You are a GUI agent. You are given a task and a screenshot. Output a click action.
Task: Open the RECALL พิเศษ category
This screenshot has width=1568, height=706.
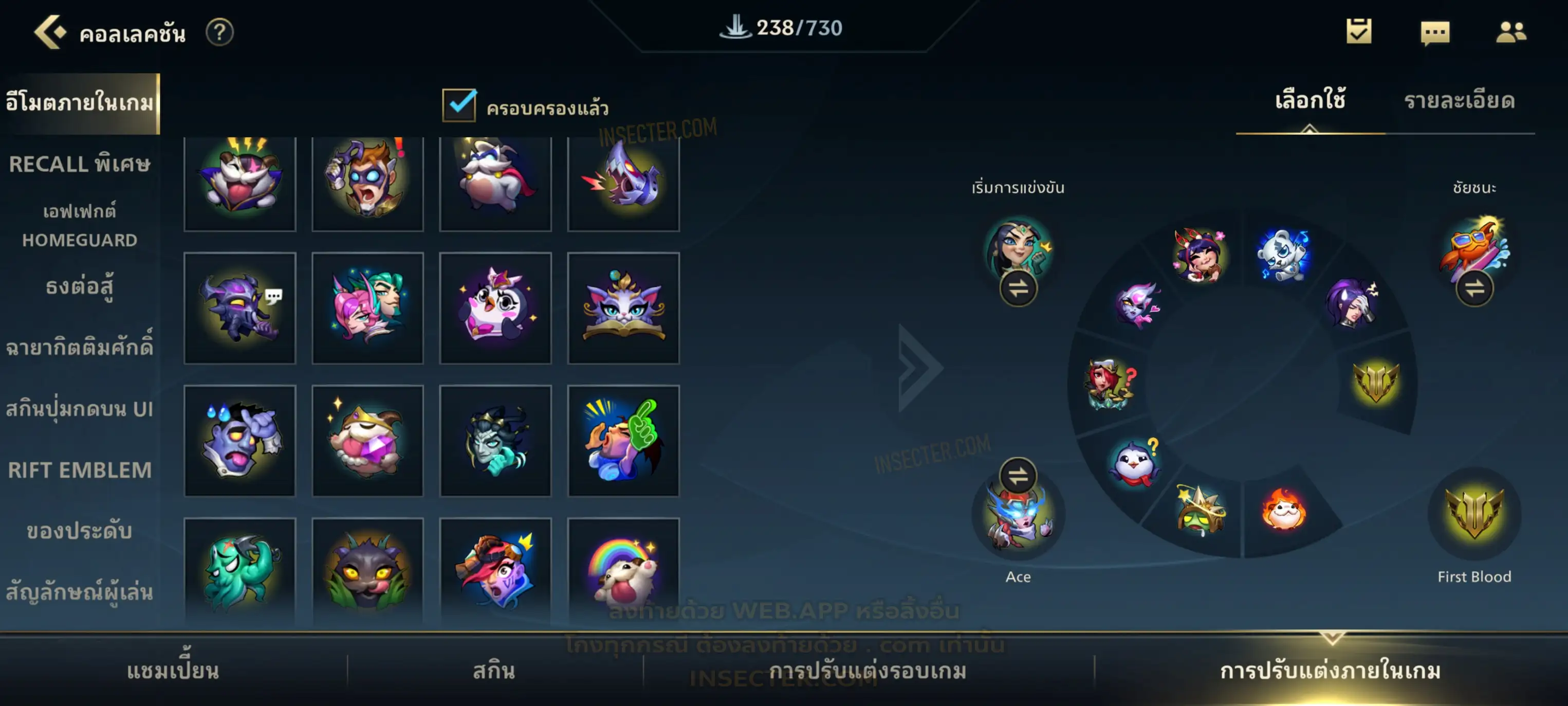coord(79,164)
